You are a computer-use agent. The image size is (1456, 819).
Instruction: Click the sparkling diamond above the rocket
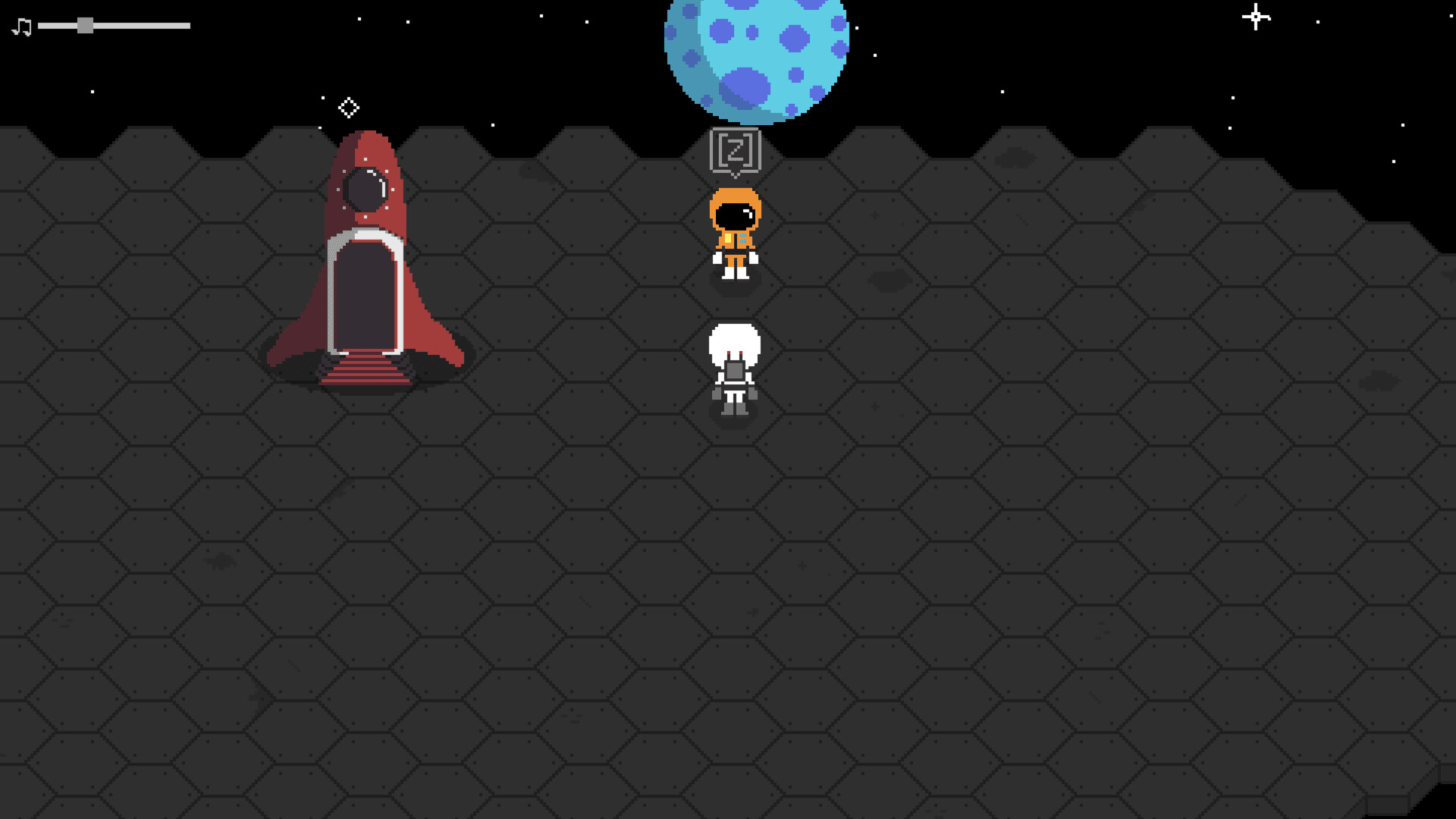tap(349, 107)
